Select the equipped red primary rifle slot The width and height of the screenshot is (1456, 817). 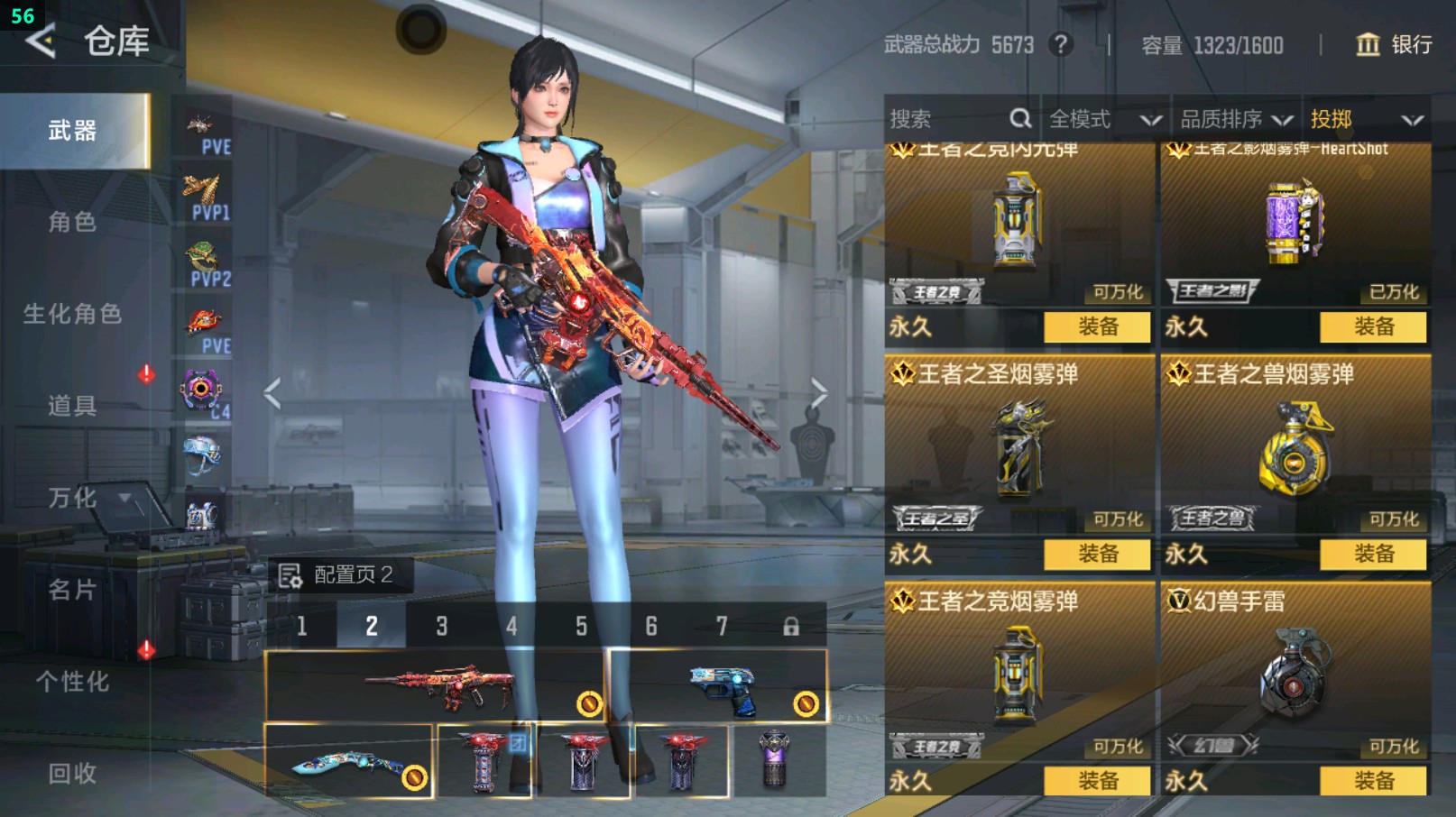pyautogui.click(x=436, y=686)
